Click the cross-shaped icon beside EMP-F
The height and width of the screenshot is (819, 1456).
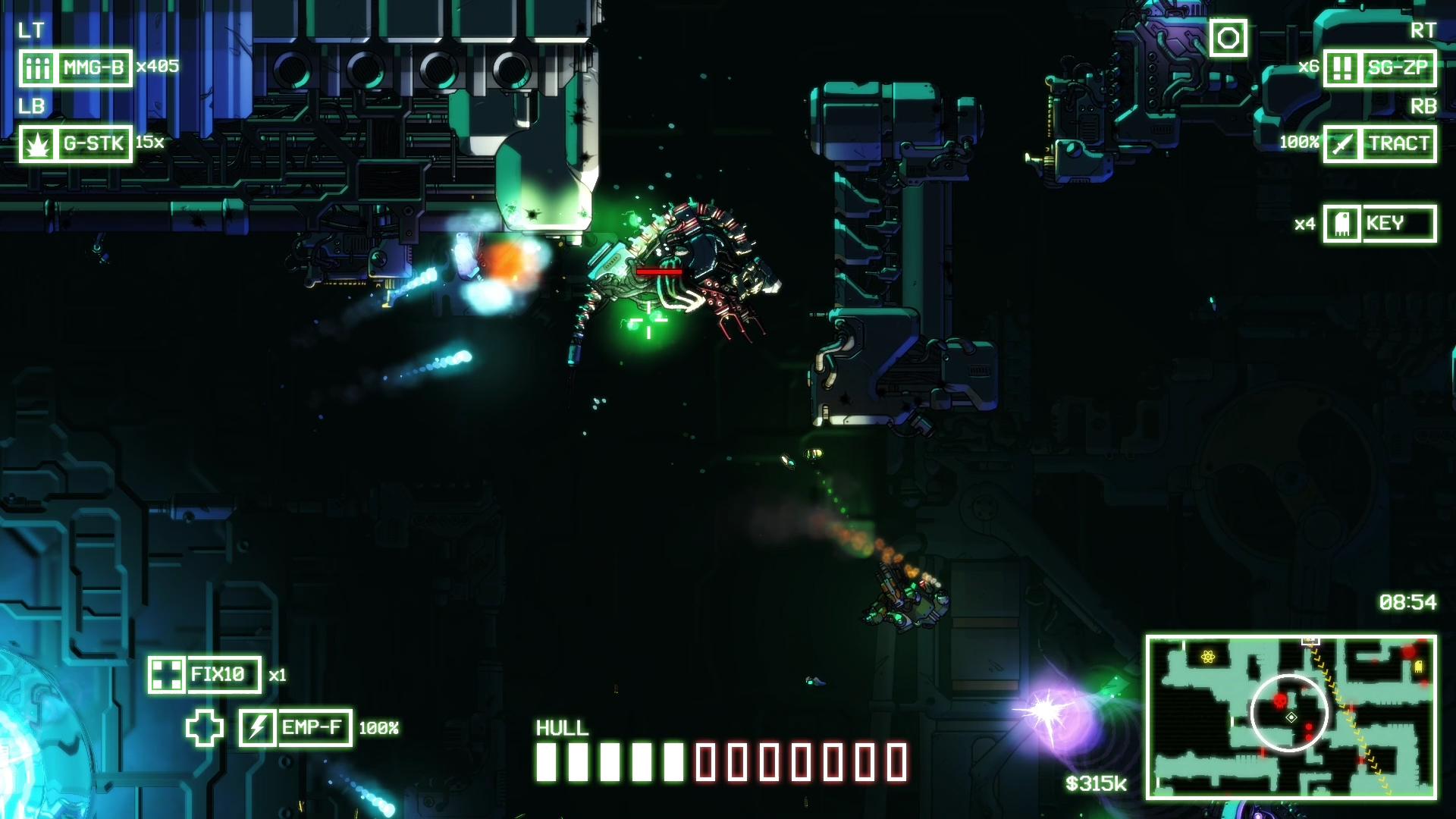205,728
